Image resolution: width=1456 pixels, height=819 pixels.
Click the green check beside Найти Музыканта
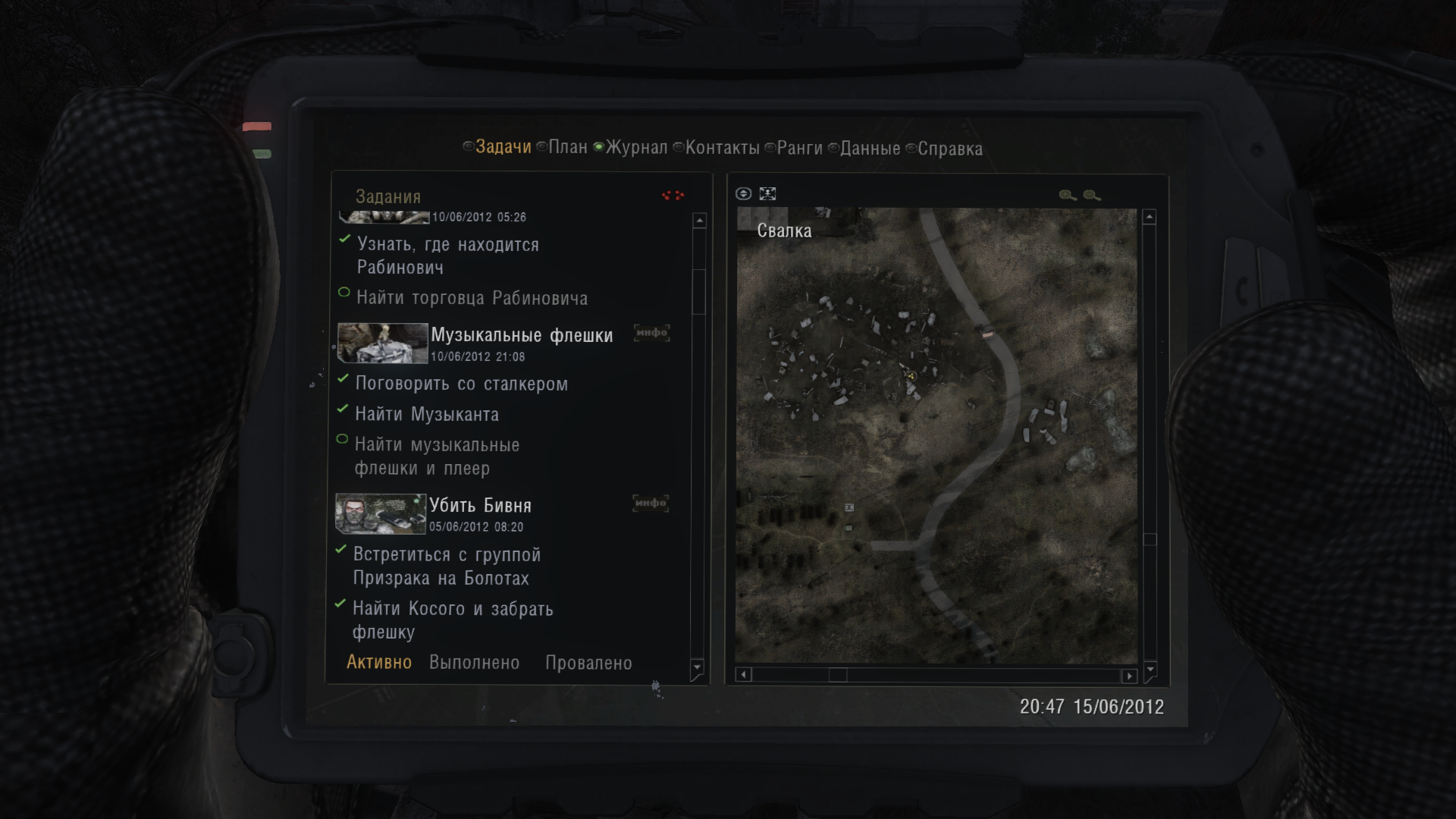pos(342,410)
